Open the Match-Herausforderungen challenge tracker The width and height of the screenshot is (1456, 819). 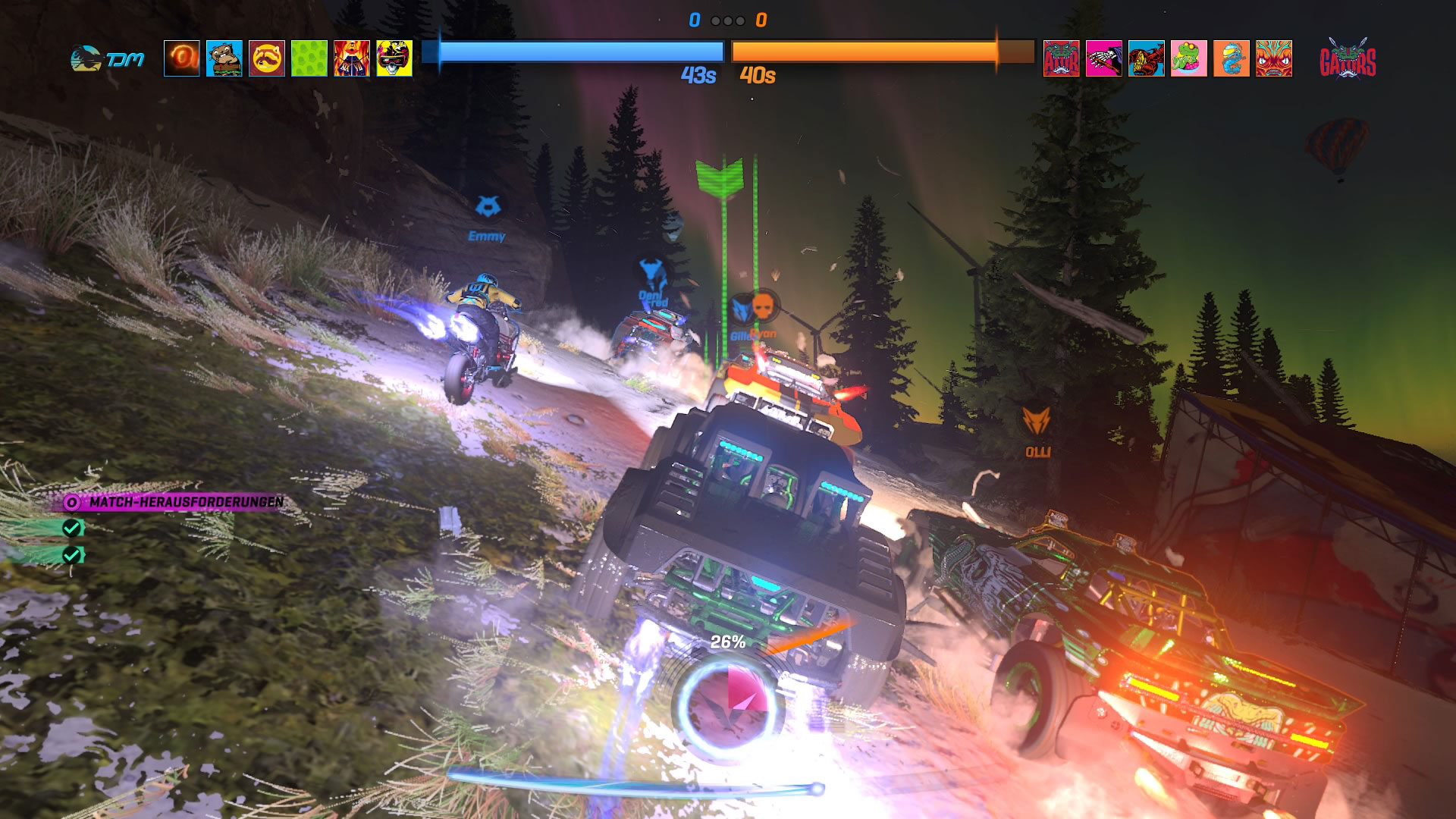(176, 502)
